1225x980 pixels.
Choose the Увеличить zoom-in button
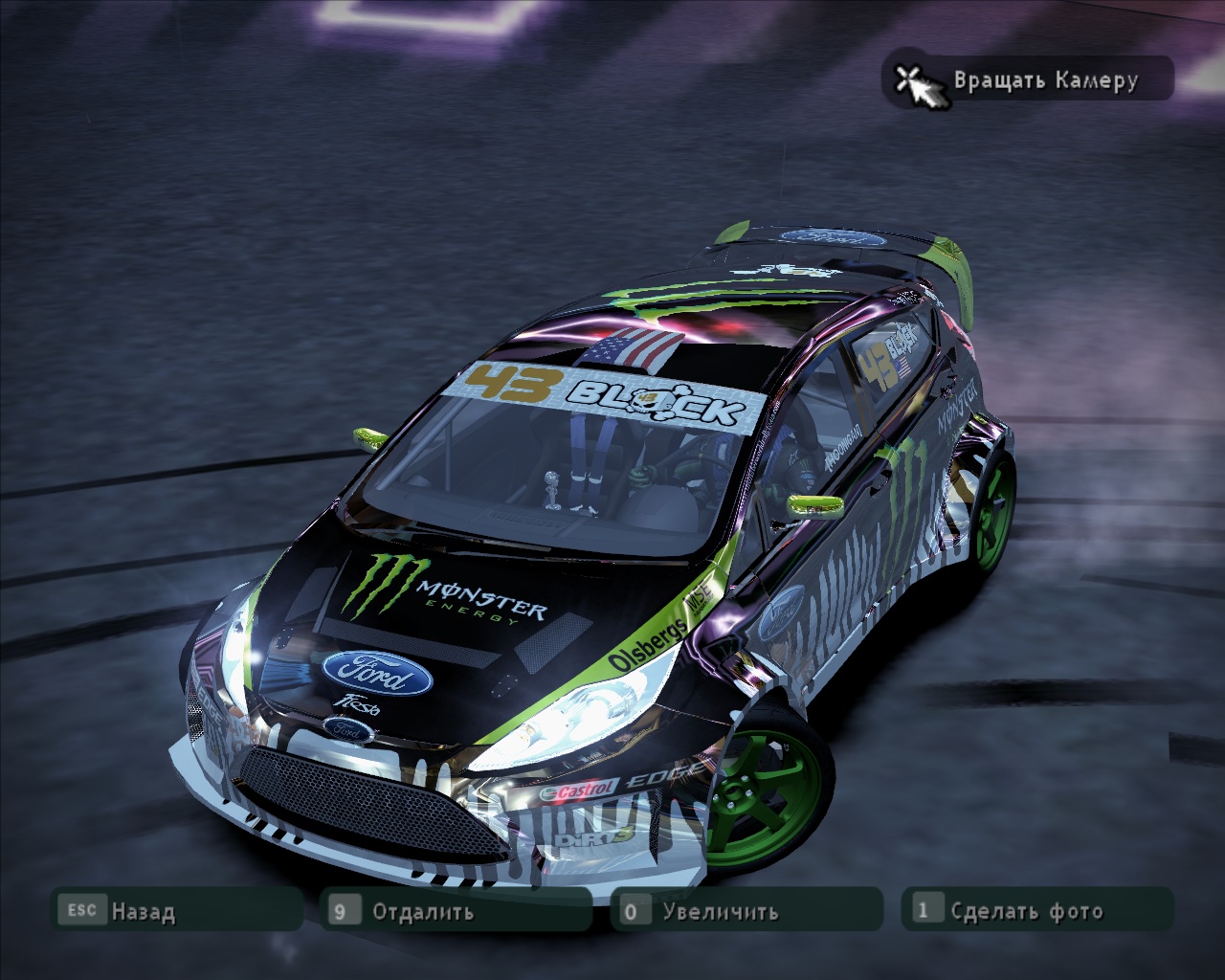[746, 910]
